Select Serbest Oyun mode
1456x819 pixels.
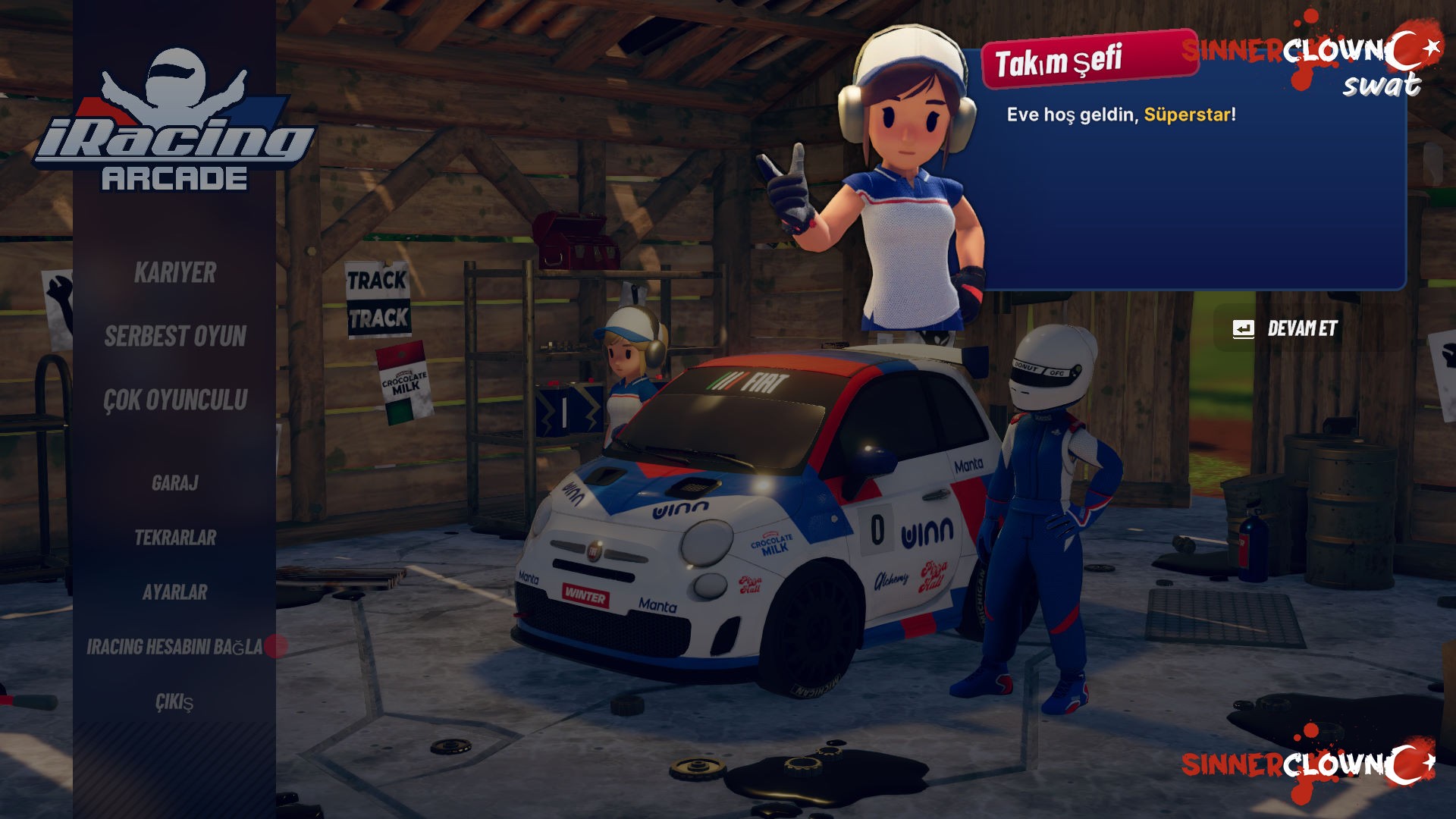click(x=175, y=337)
